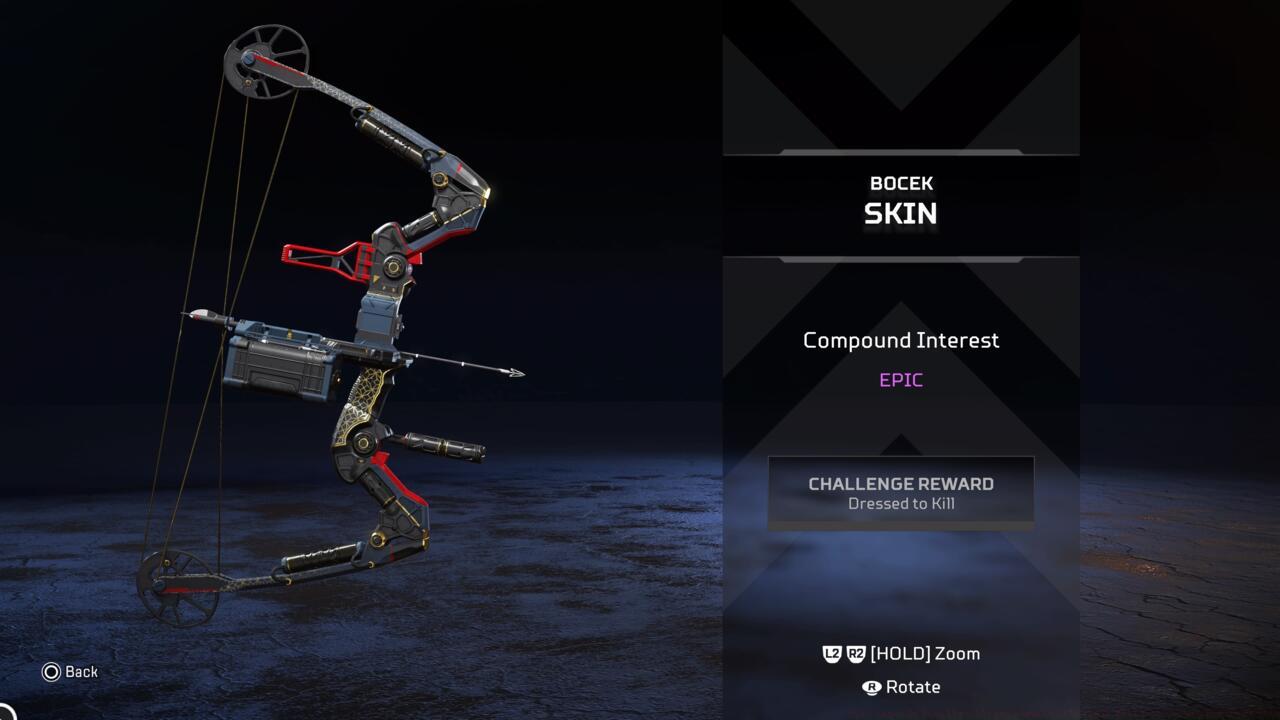Click the Dressed to Kill challenge link
The height and width of the screenshot is (720, 1280).
(x=900, y=504)
